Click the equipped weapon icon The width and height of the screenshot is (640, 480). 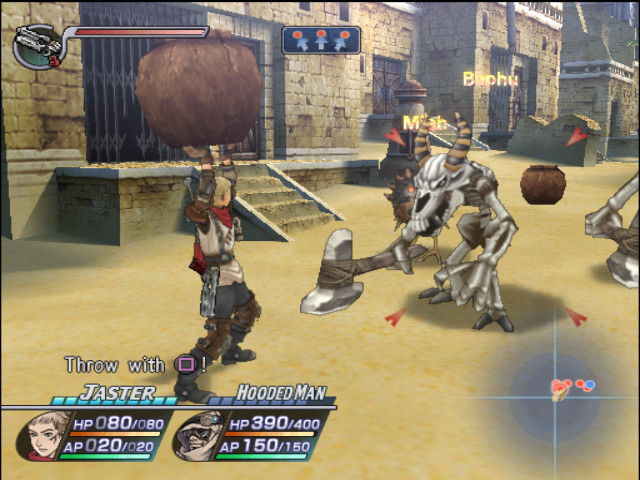pos(38,46)
